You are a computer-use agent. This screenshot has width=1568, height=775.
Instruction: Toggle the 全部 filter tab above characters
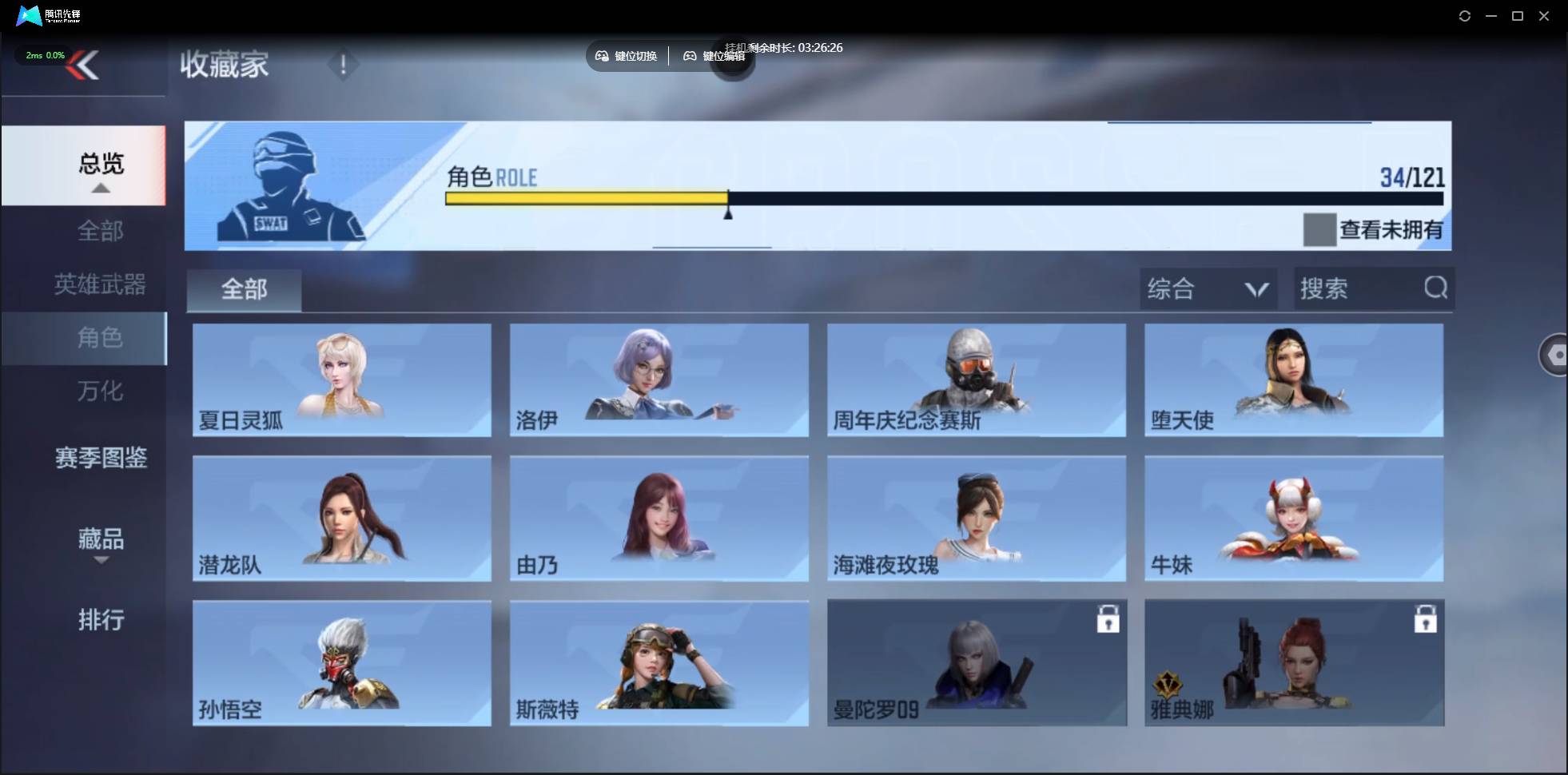(244, 290)
